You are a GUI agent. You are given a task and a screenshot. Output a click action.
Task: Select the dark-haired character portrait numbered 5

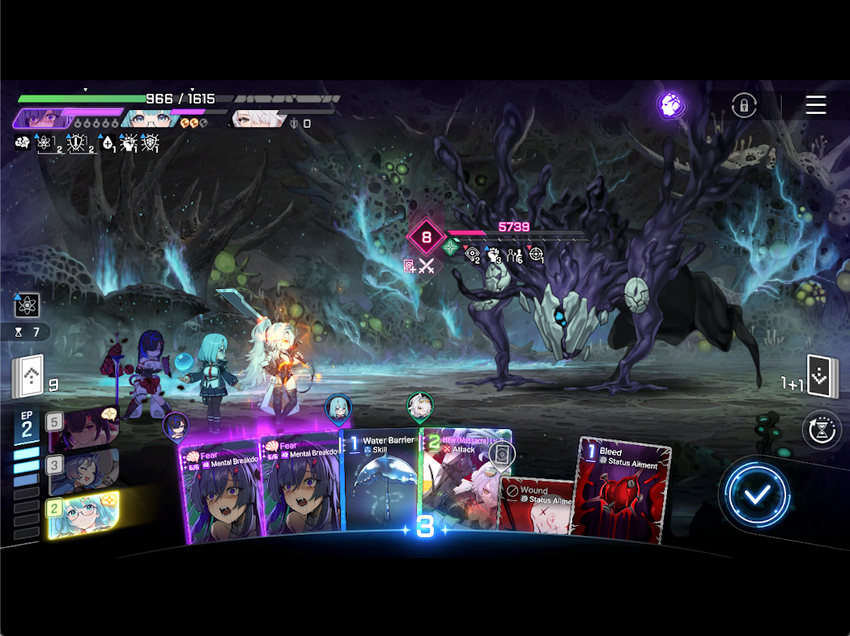(84, 429)
